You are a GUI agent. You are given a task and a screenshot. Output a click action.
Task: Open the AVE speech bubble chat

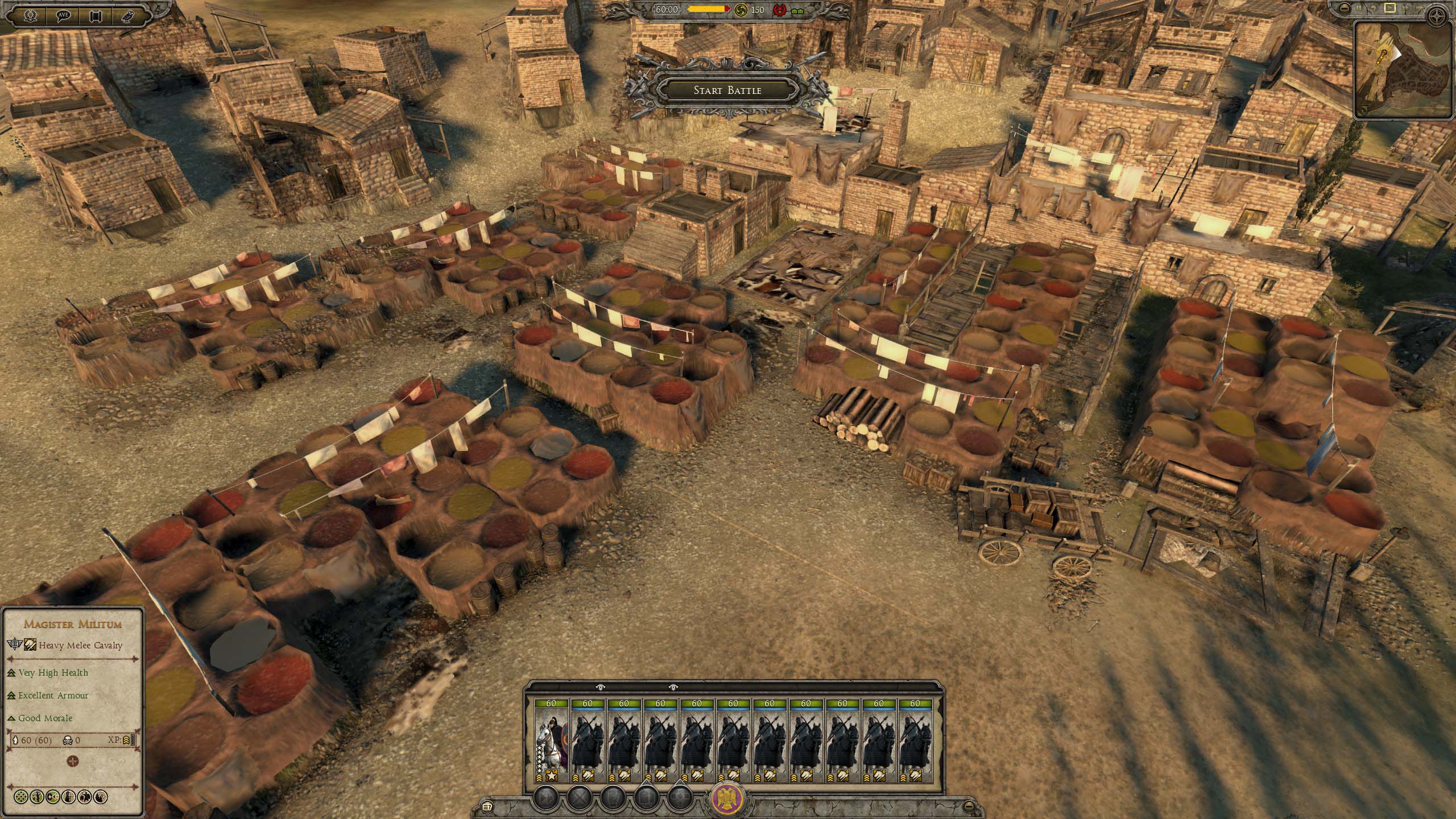[x=63, y=15]
